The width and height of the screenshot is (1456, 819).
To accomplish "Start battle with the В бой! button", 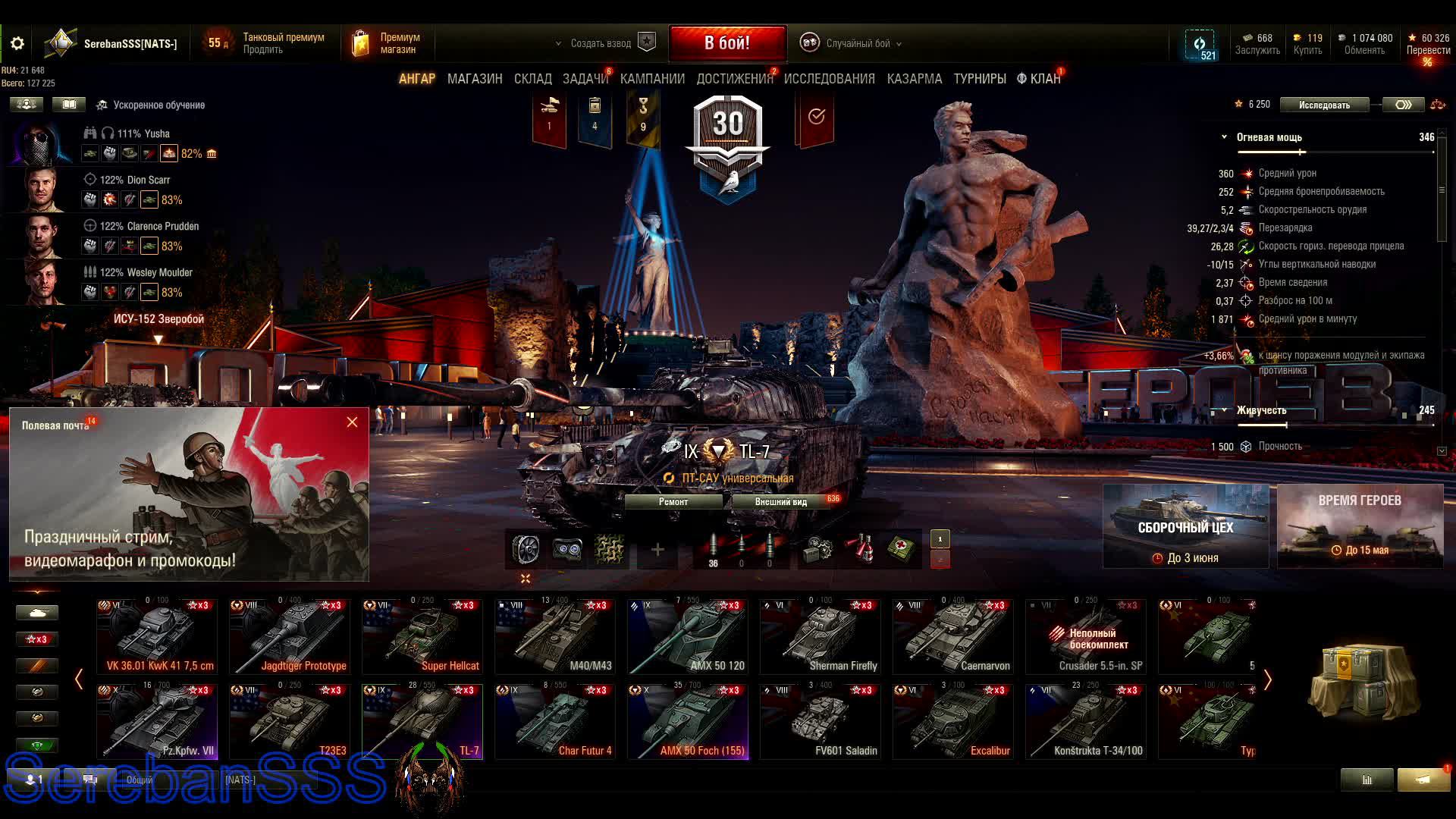I will pos(727,43).
